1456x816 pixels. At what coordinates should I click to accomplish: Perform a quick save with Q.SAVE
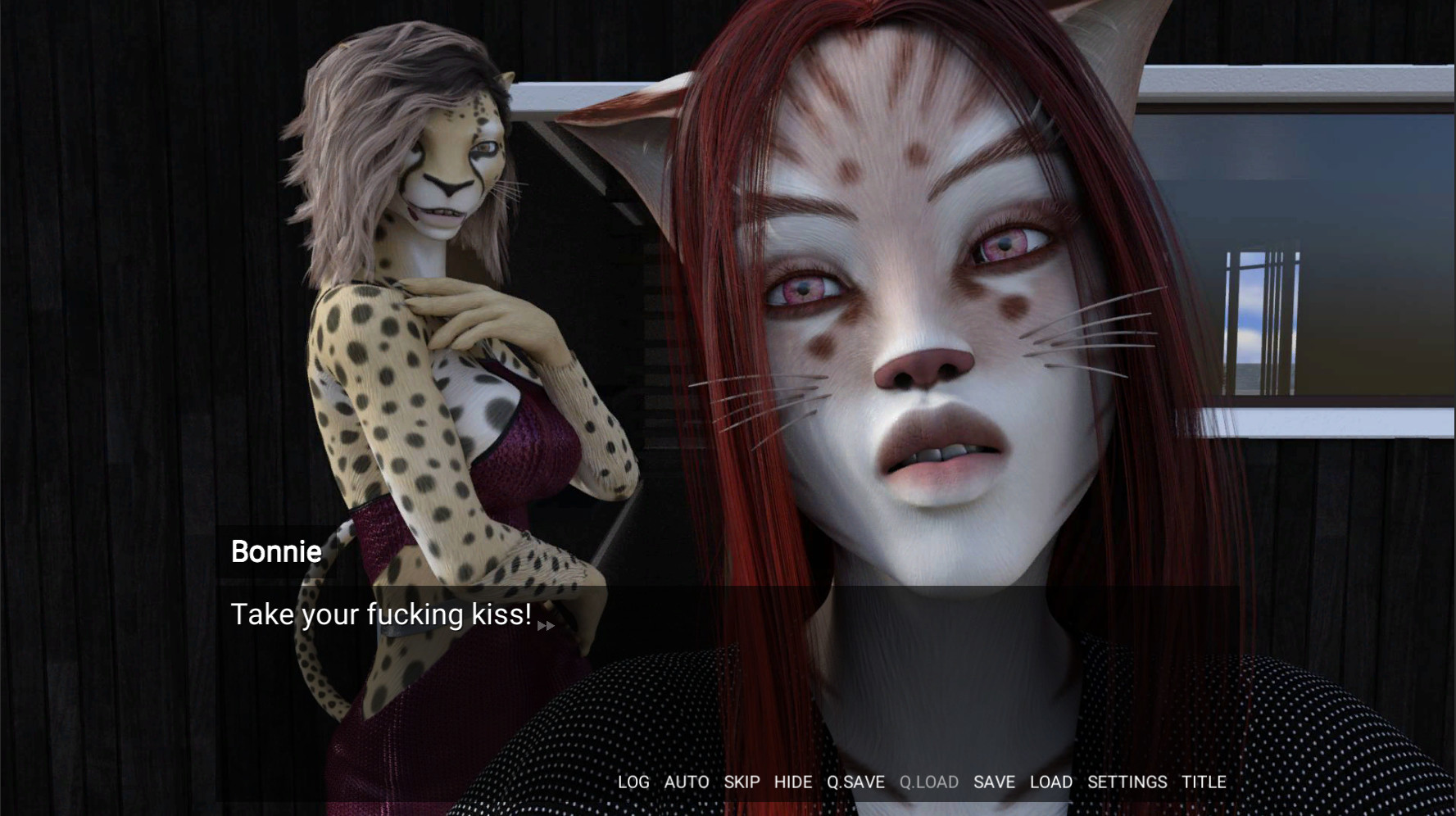855,782
